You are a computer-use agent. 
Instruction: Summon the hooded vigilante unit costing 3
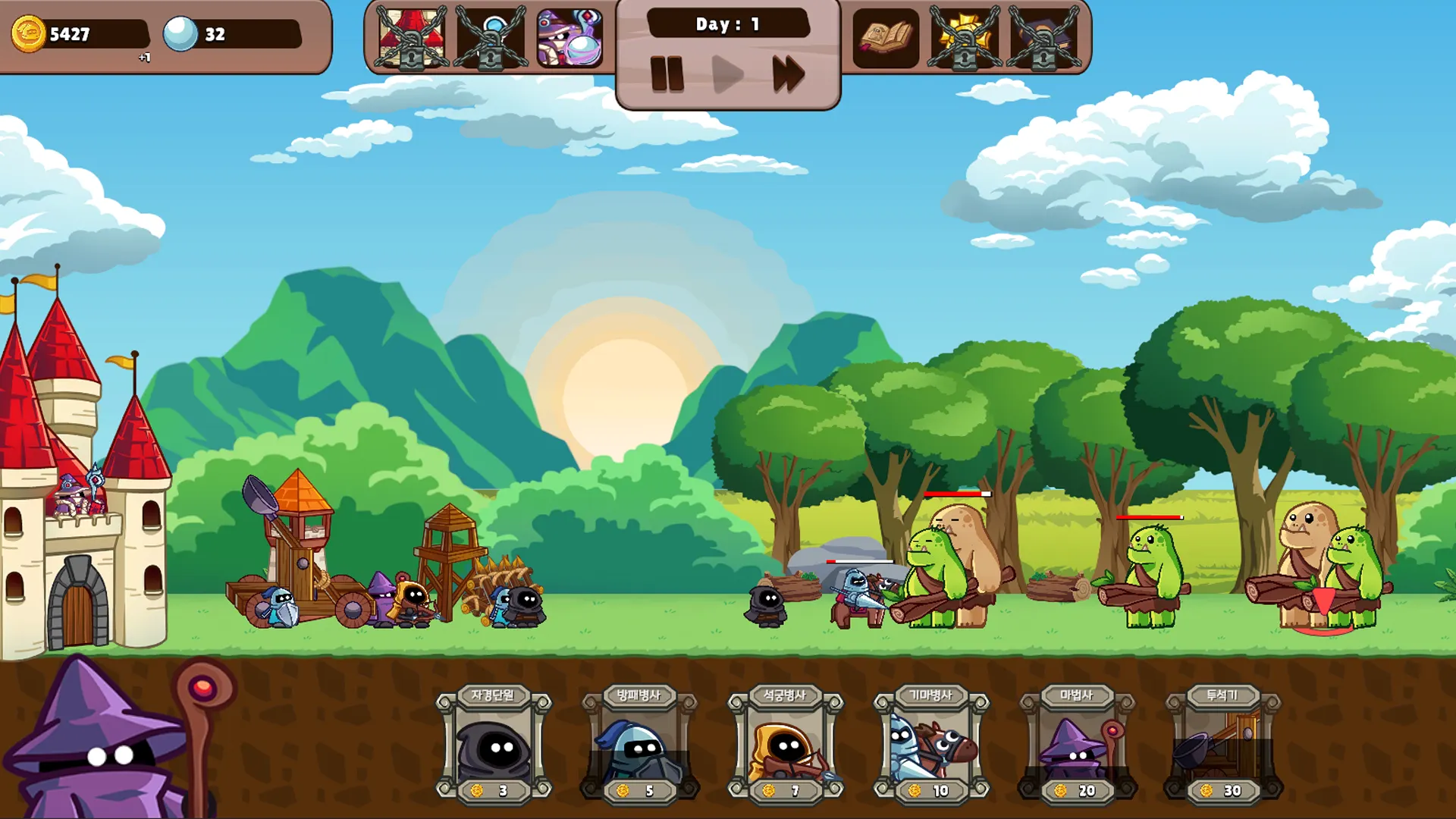[494, 745]
